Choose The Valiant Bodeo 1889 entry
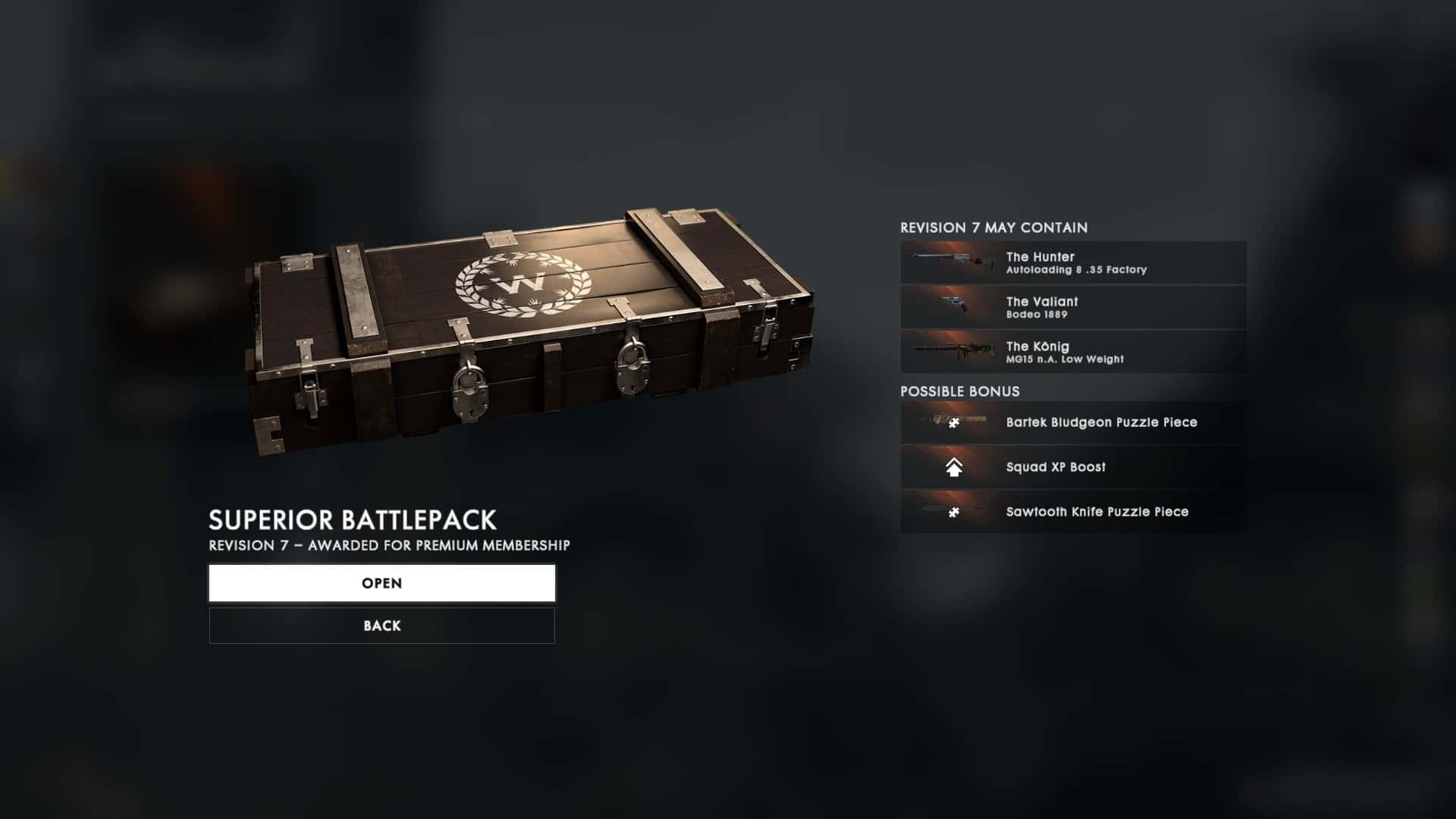 (1072, 307)
